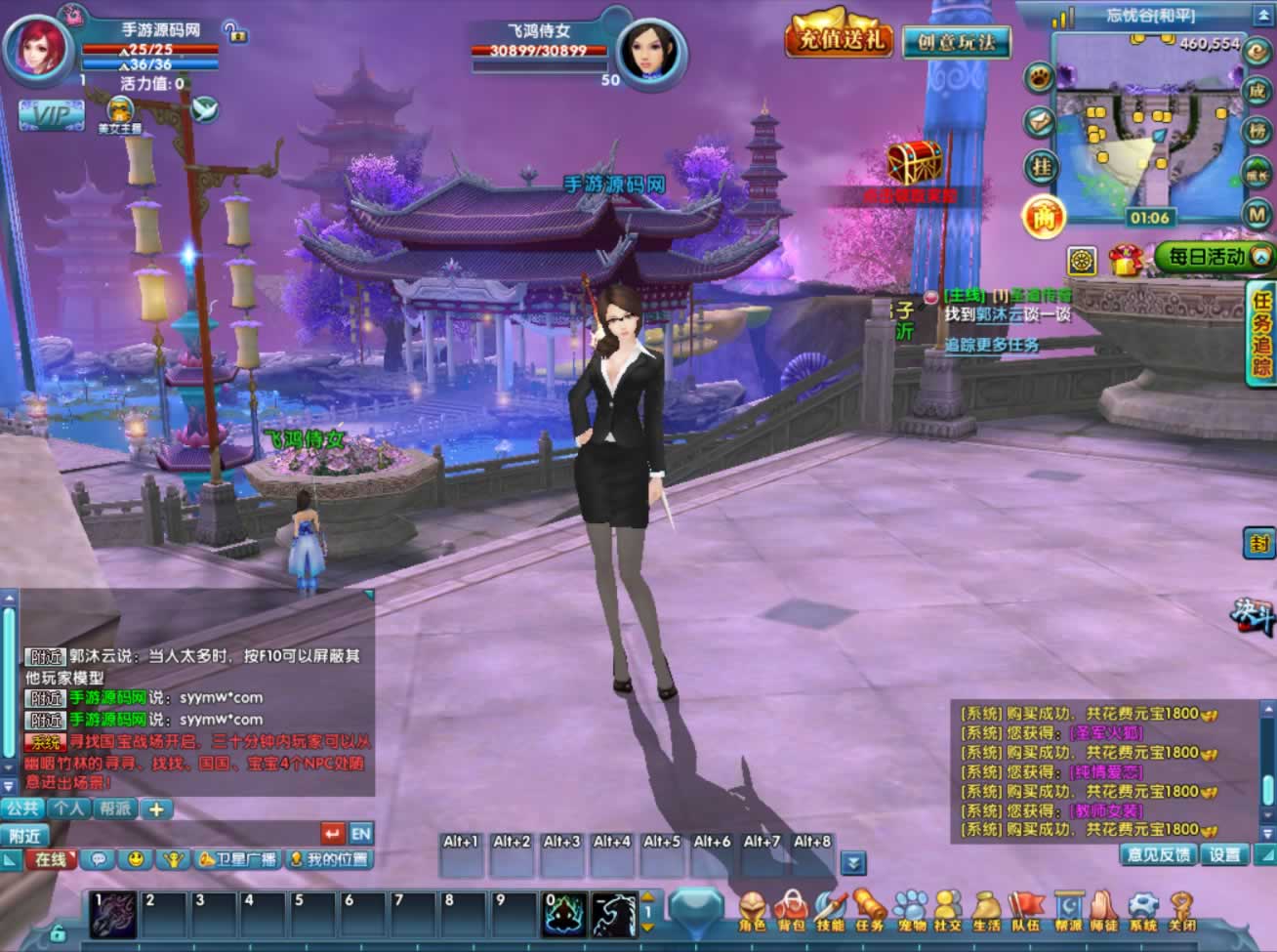Open the 宠物 pet paw icon
1277x952 pixels.
[x=910, y=912]
